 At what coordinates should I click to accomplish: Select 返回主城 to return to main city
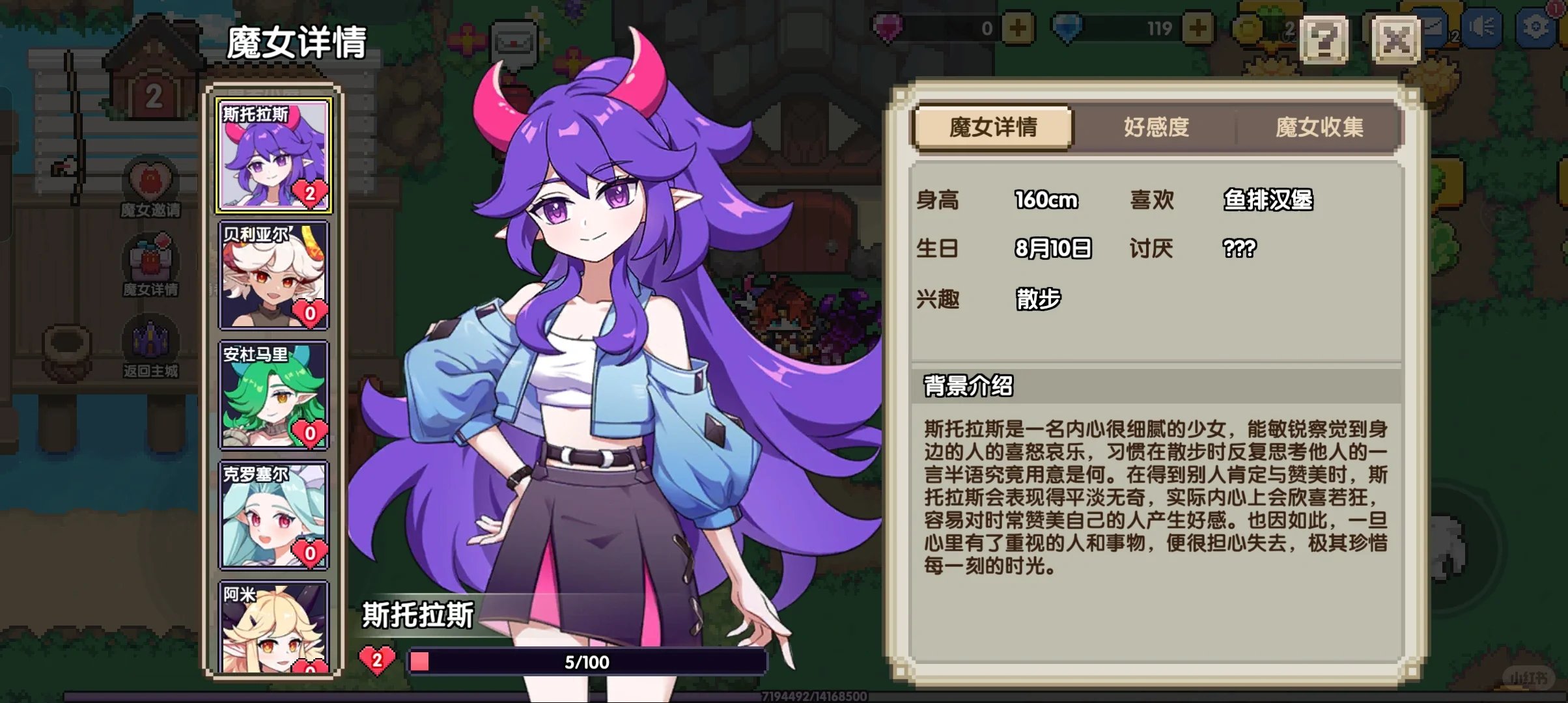point(151,348)
